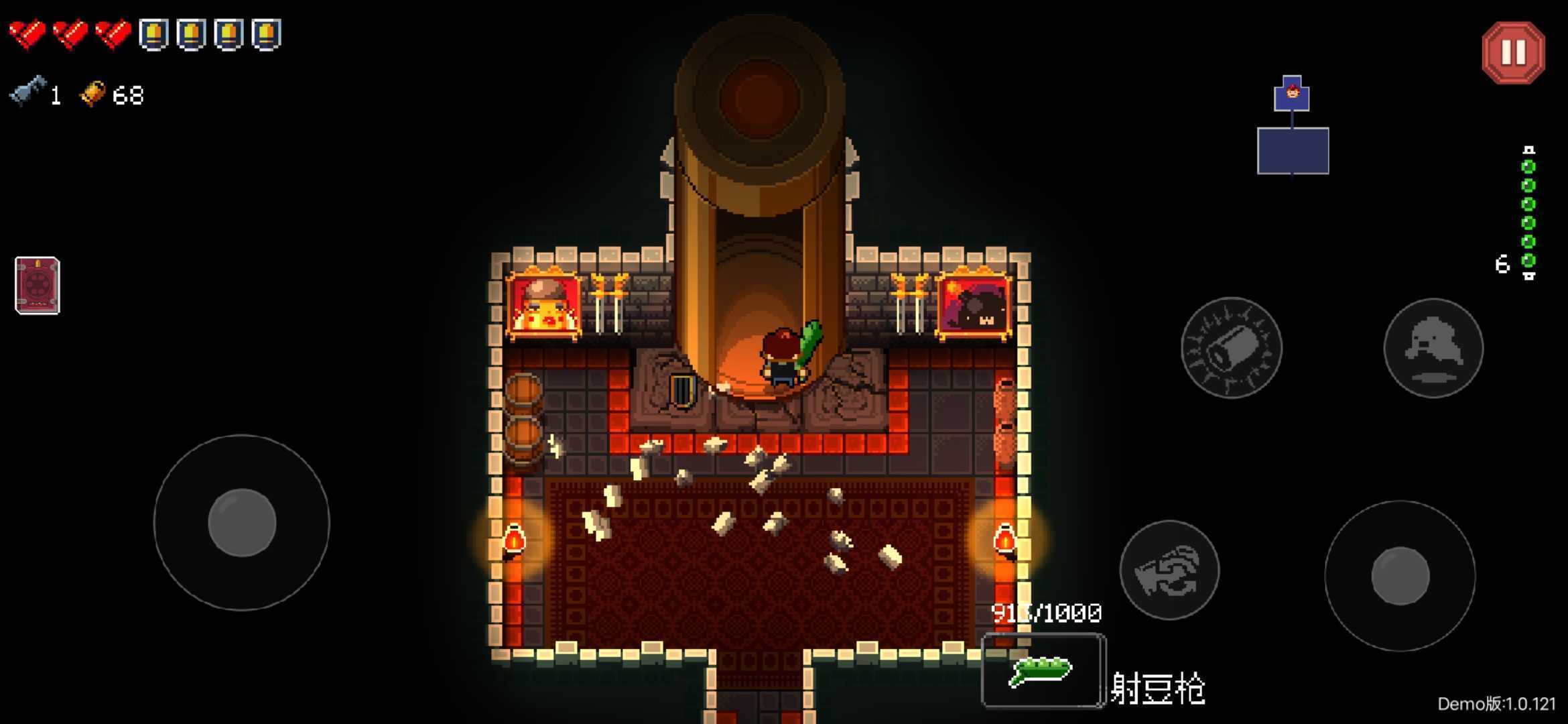Pause the game with the red button

coord(1513,52)
